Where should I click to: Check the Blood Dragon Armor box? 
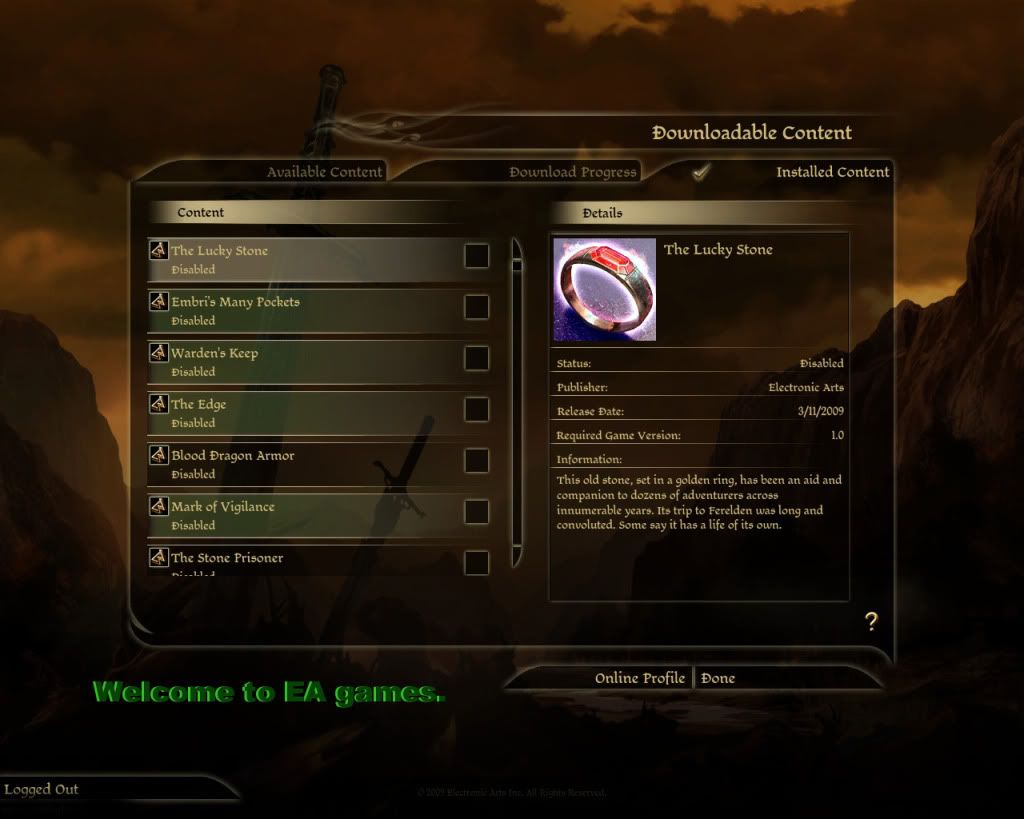pyautogui.click(x=477, y=461)
